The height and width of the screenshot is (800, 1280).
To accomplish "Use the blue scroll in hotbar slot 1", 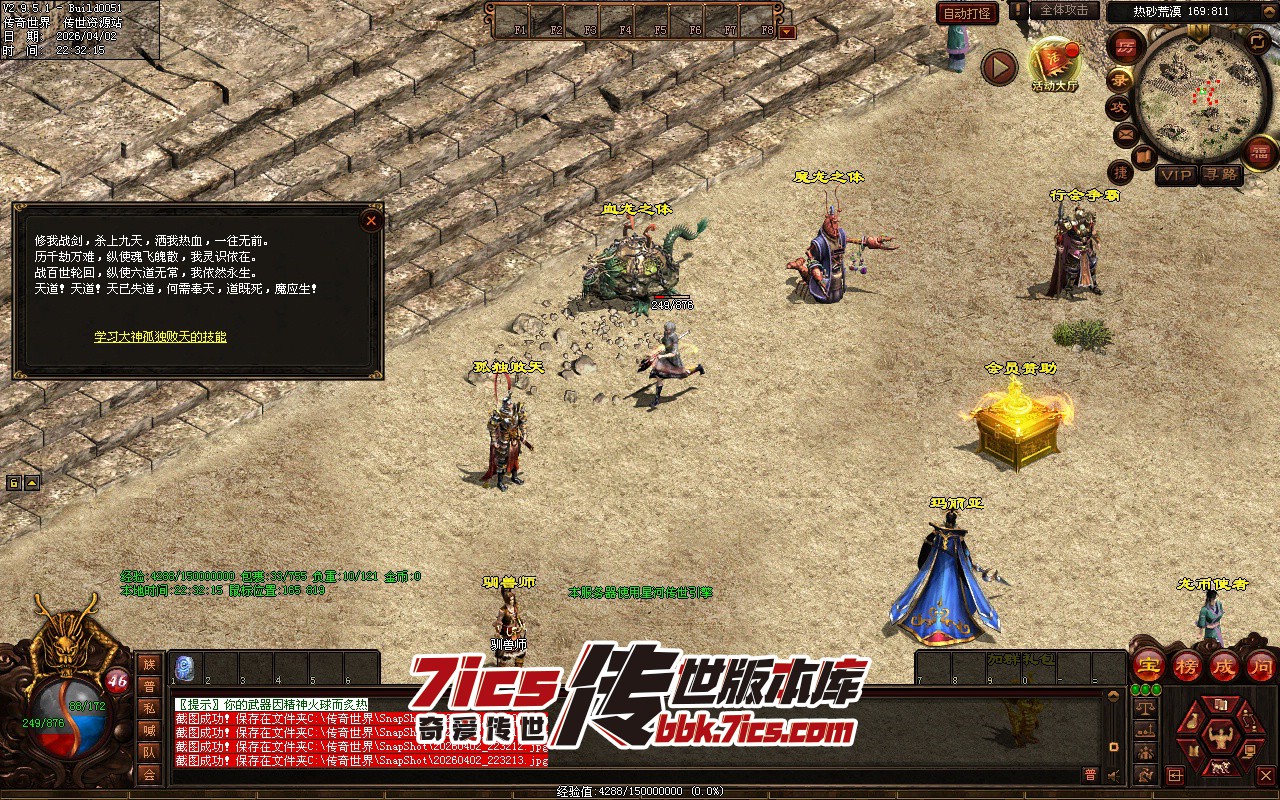I will pos(184,667).
